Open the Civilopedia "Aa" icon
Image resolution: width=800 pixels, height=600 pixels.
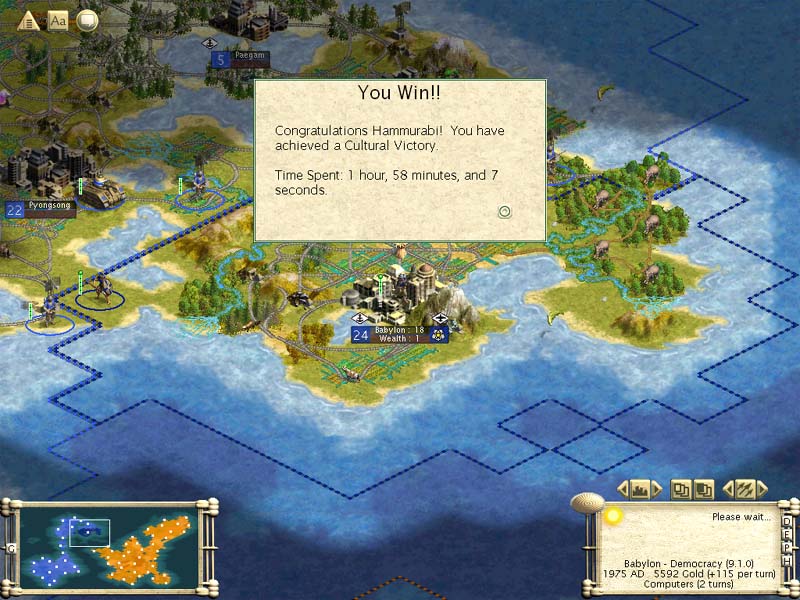coord(58,19)
